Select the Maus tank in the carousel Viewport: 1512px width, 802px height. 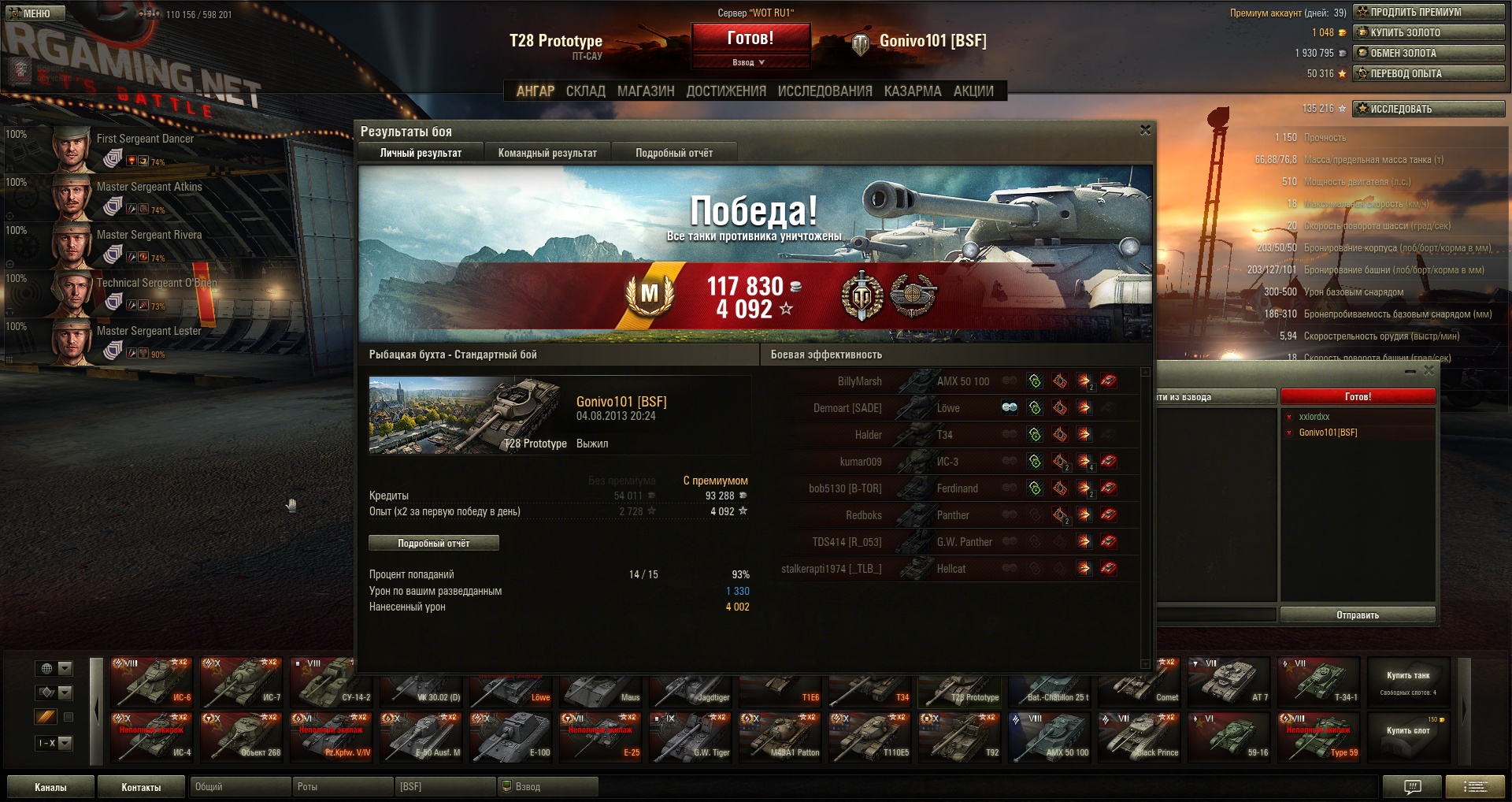pos(603,687)
